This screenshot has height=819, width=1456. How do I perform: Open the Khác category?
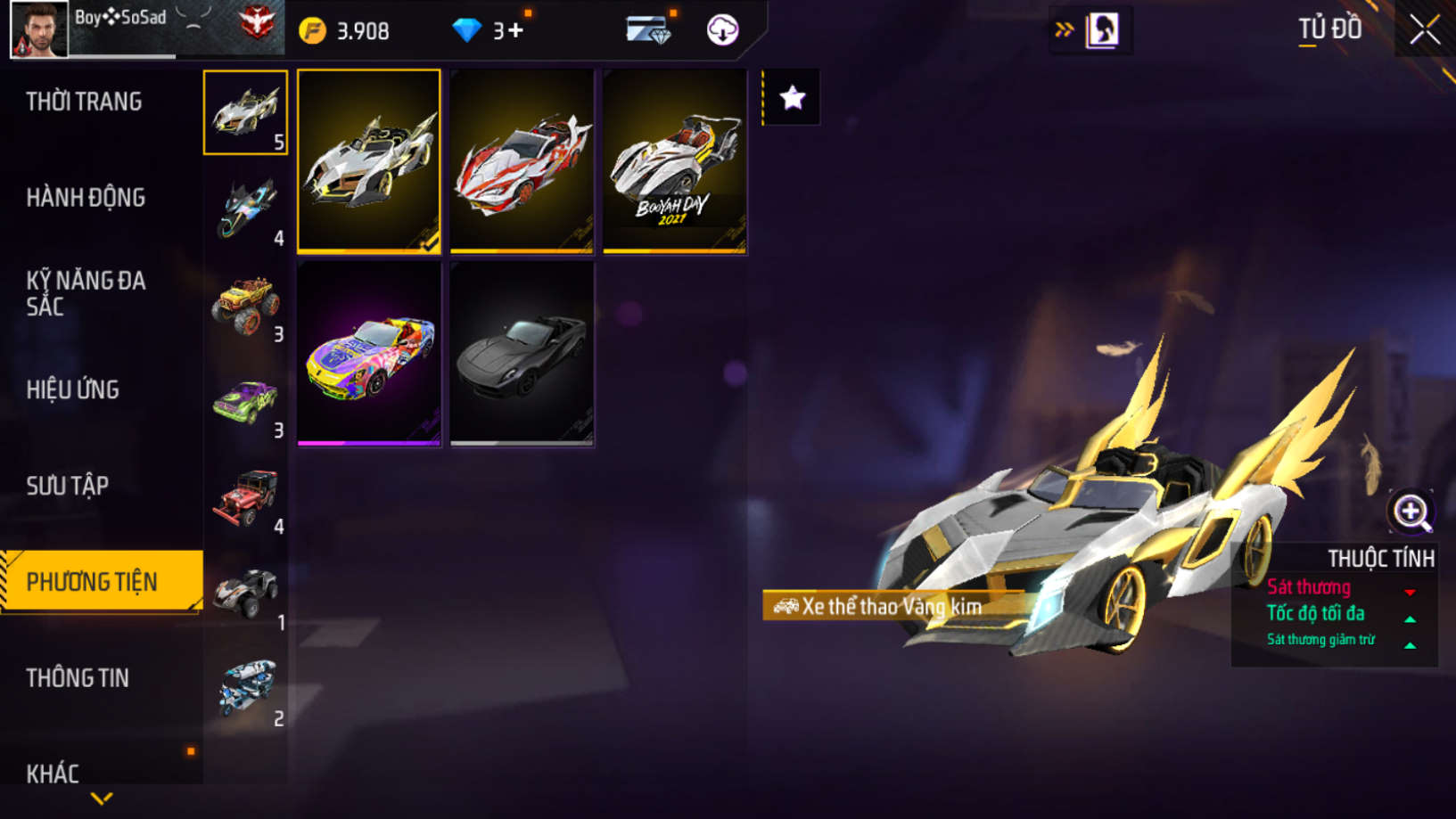pyautogui.click(x=53, y=772)
